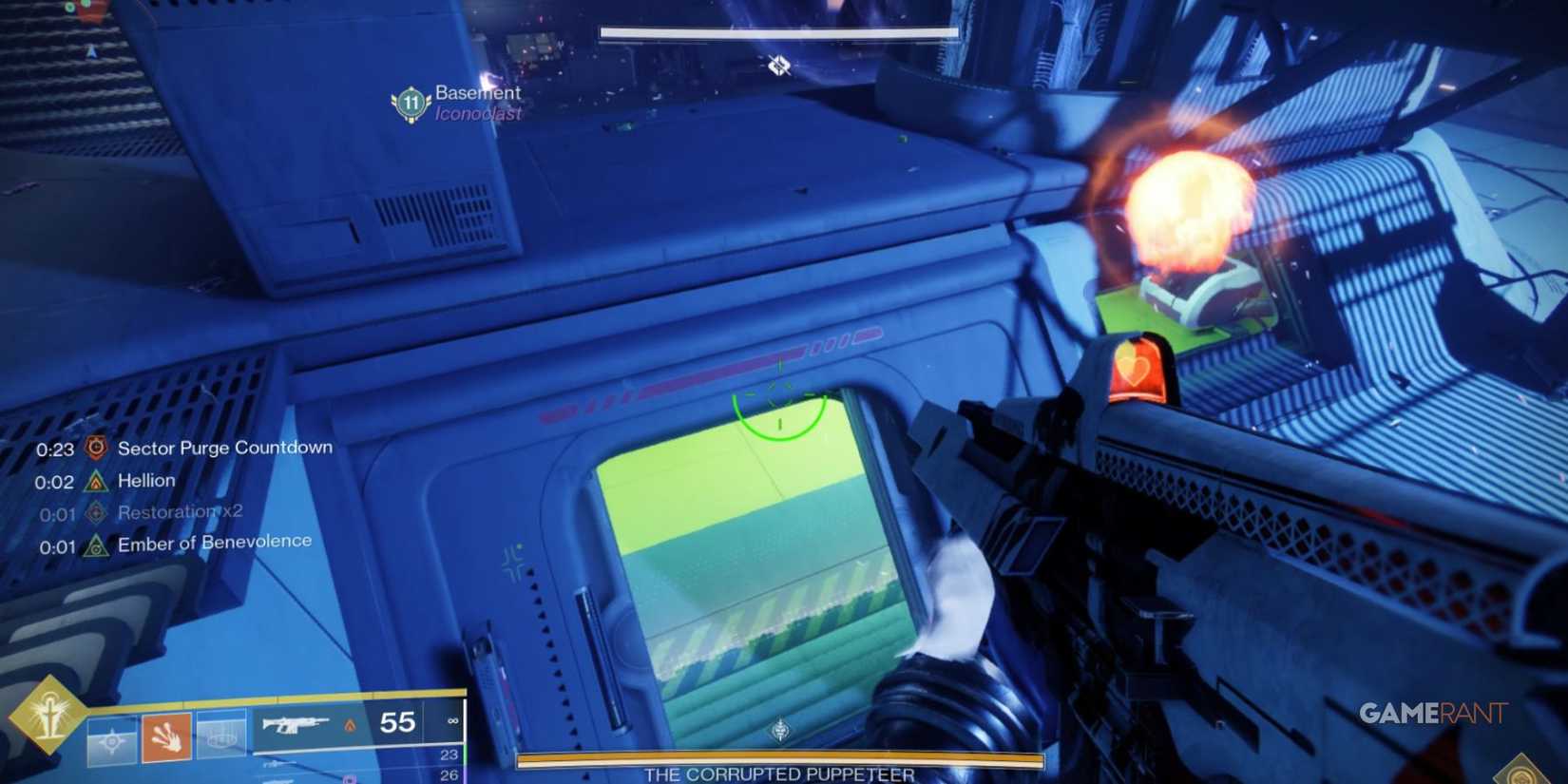The width and height of the screenshot is (1568, 784).
Task: Click THE CORRUPTED PUPPETEER boss name bar
Action: [779, 774]
